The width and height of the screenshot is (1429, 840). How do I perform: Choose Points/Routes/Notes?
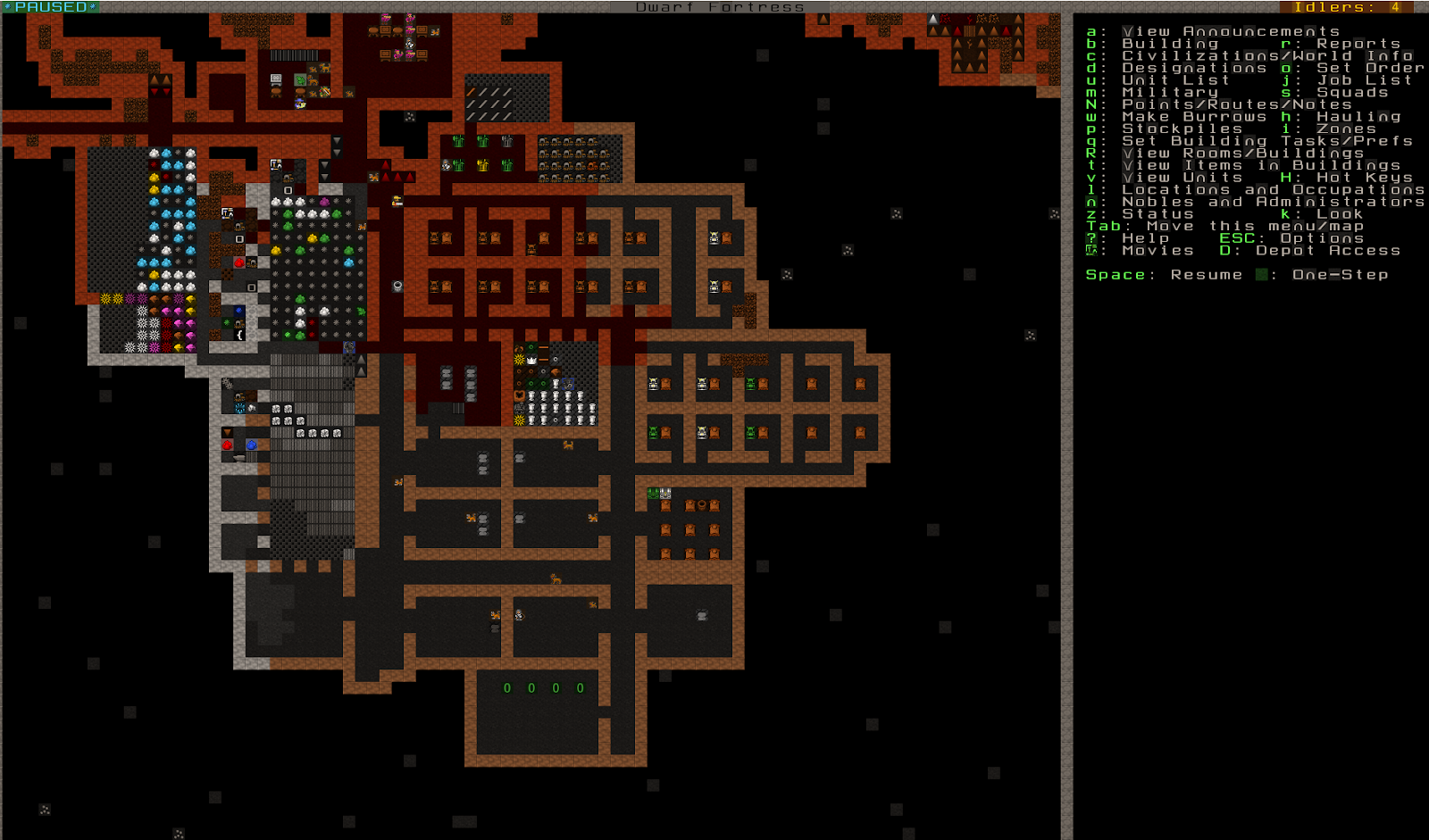(1236, 104)
